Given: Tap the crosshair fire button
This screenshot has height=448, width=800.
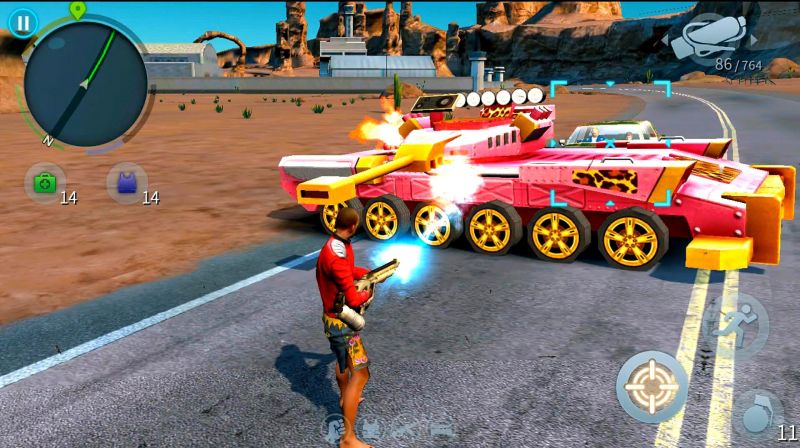Looking at the screenshot, I should [651, 385].
